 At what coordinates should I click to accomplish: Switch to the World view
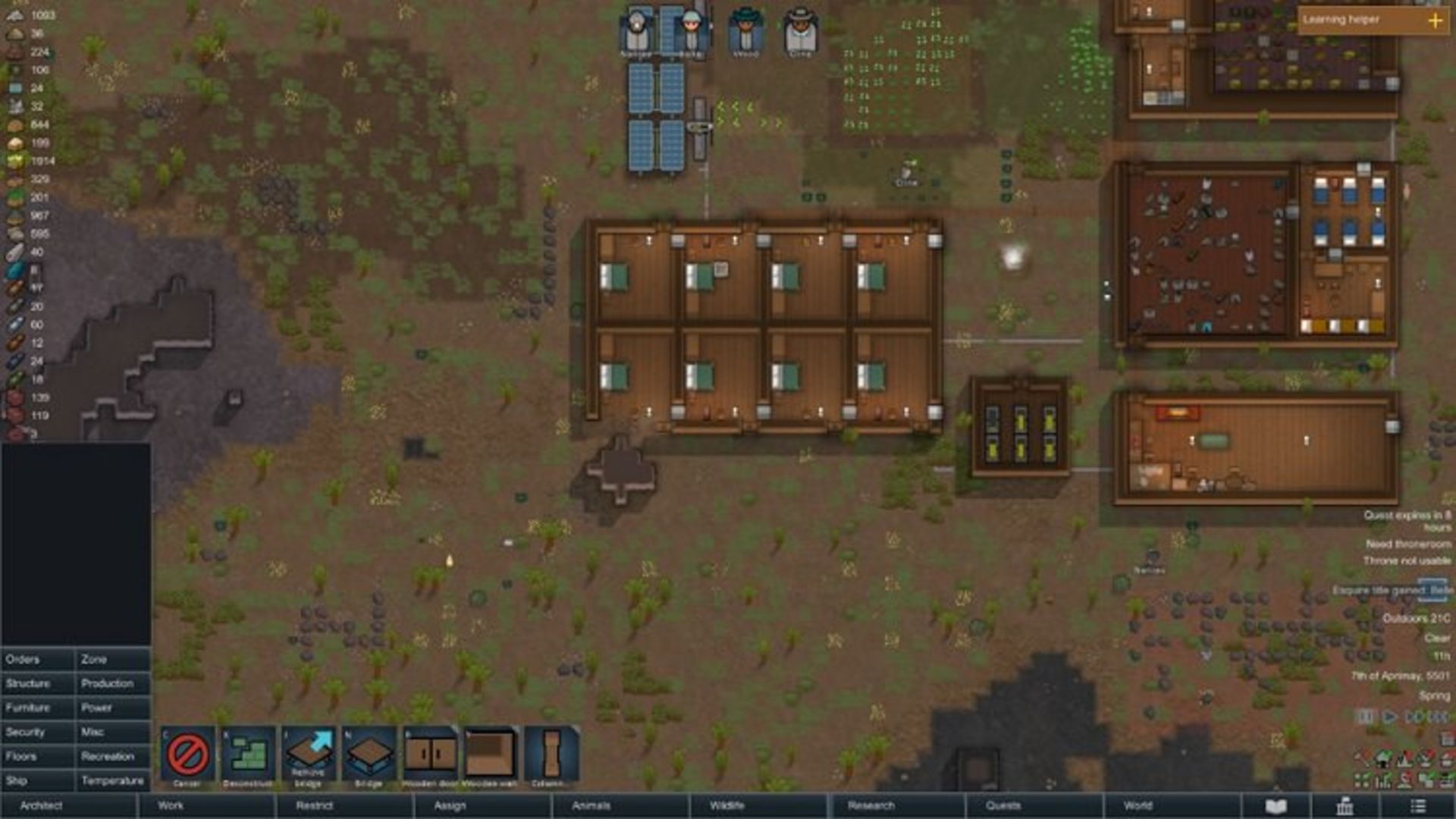click(1137, 805)
